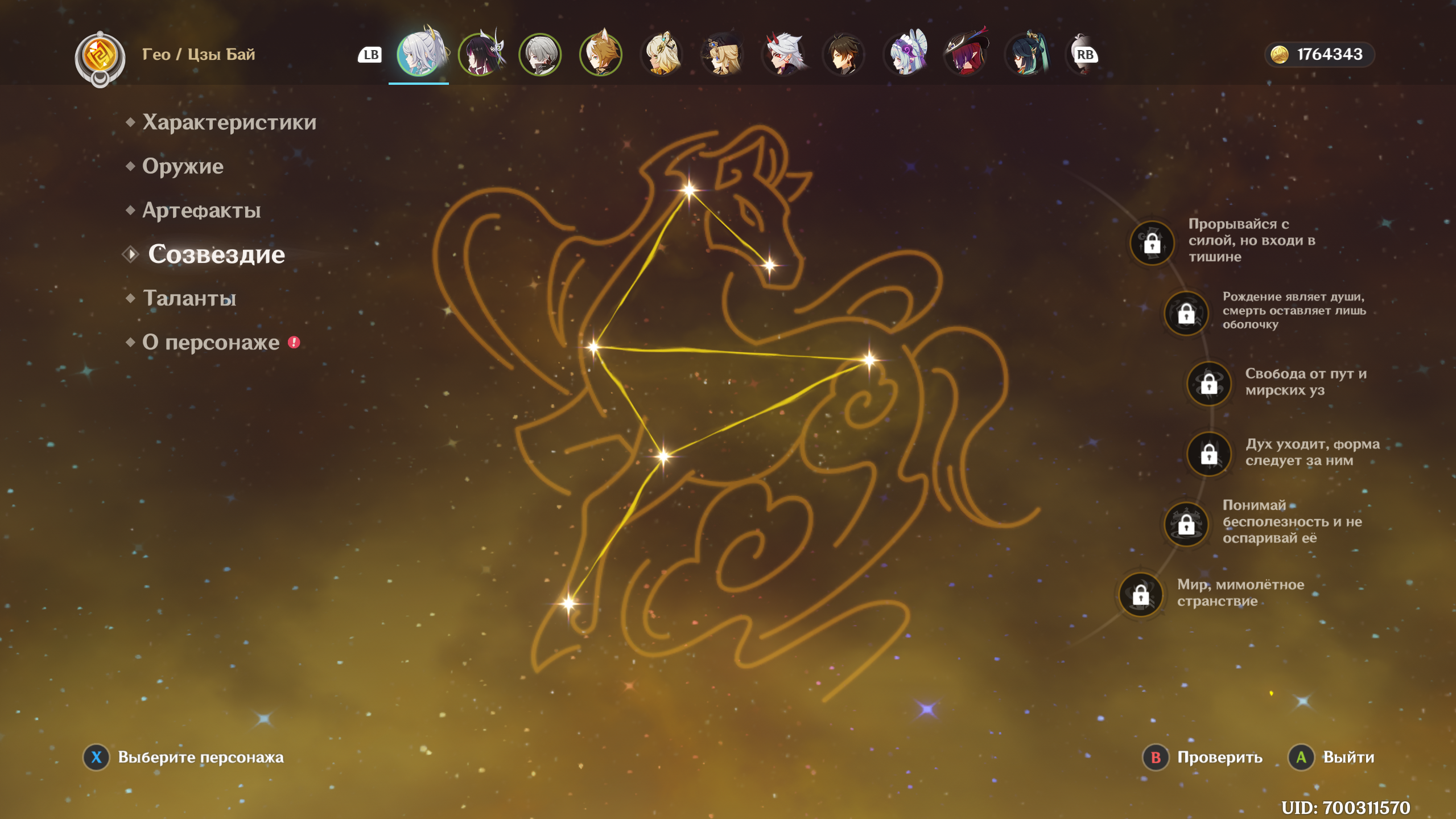View the Дух уходит, форма следует node
This screenshot has height=819, width=1456.
click(x=1208, y=454)
